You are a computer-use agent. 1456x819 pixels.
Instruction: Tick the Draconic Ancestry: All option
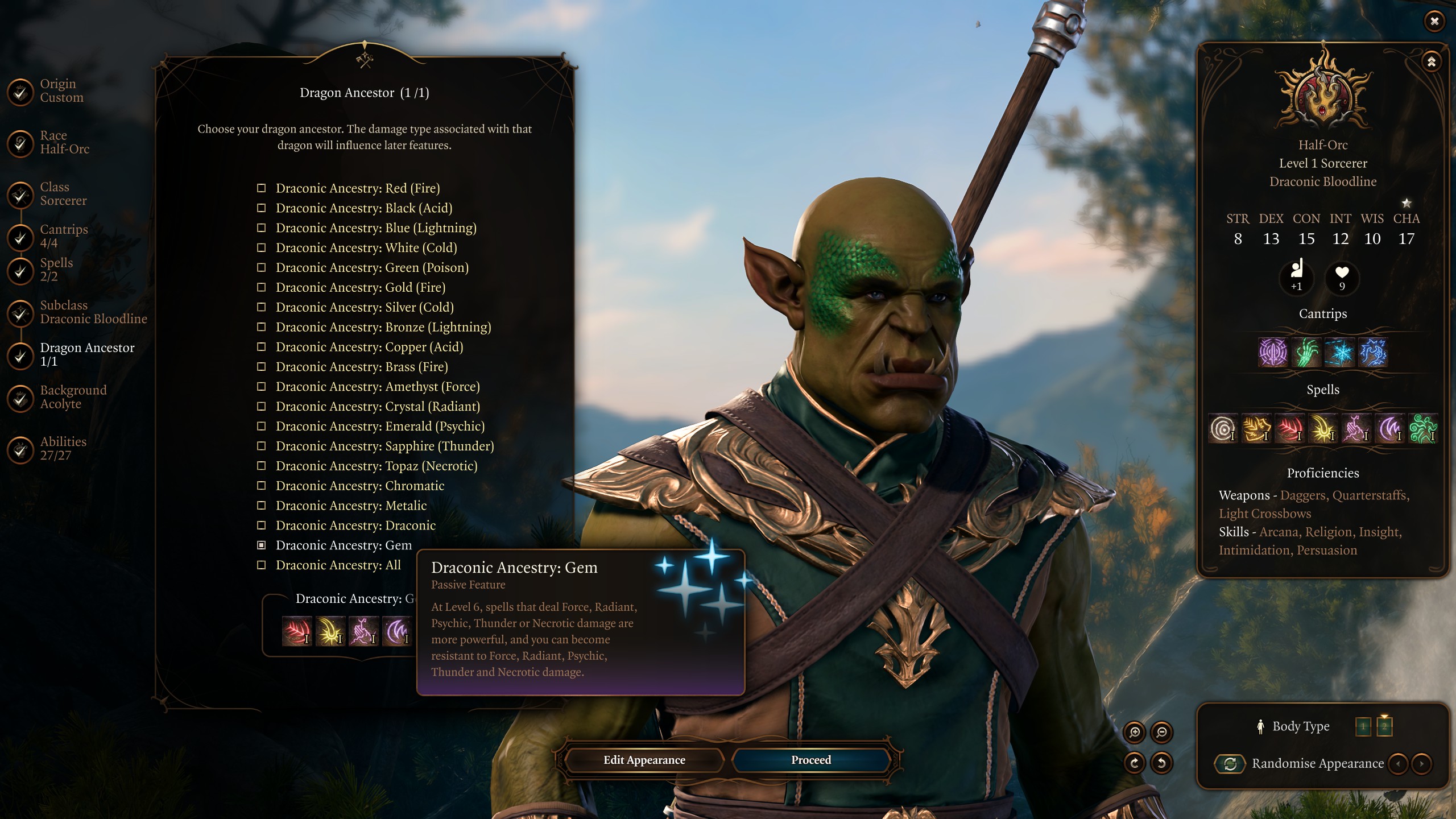pos(338,565)
